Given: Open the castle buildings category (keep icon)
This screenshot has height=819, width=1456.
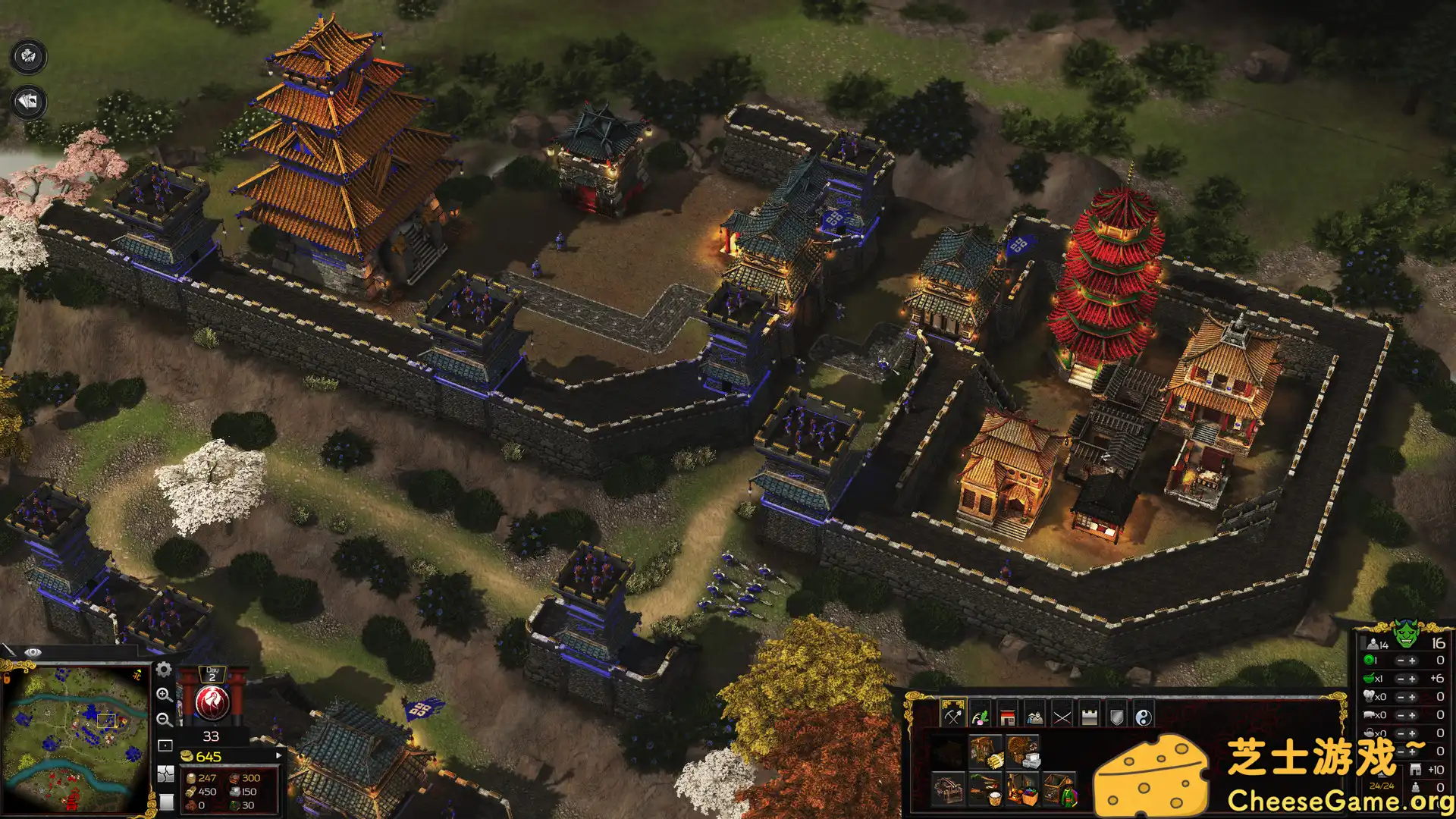Looking at the screenshot, I should click(x=1089, y=717).
